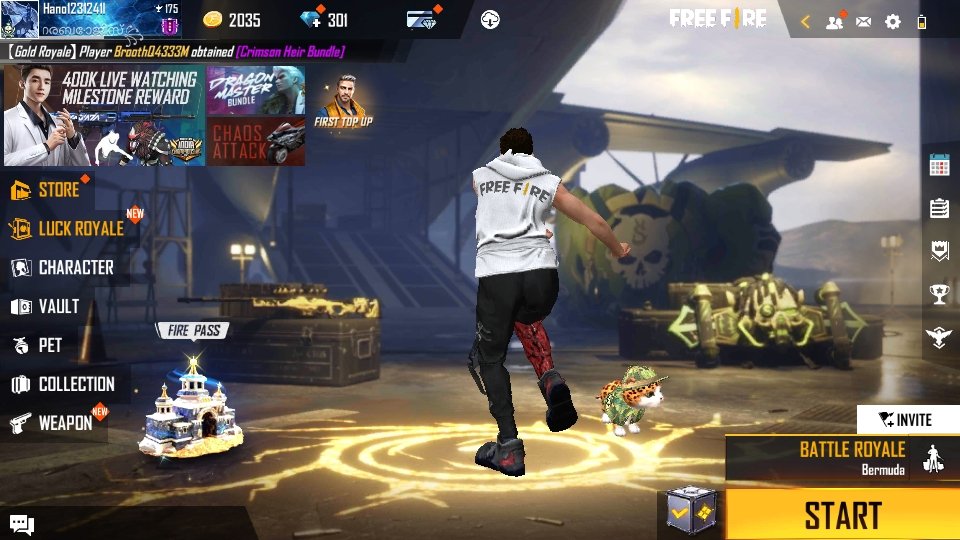Tap the START button
Viewport: 960px width, 540px height.
coord(841,515)
